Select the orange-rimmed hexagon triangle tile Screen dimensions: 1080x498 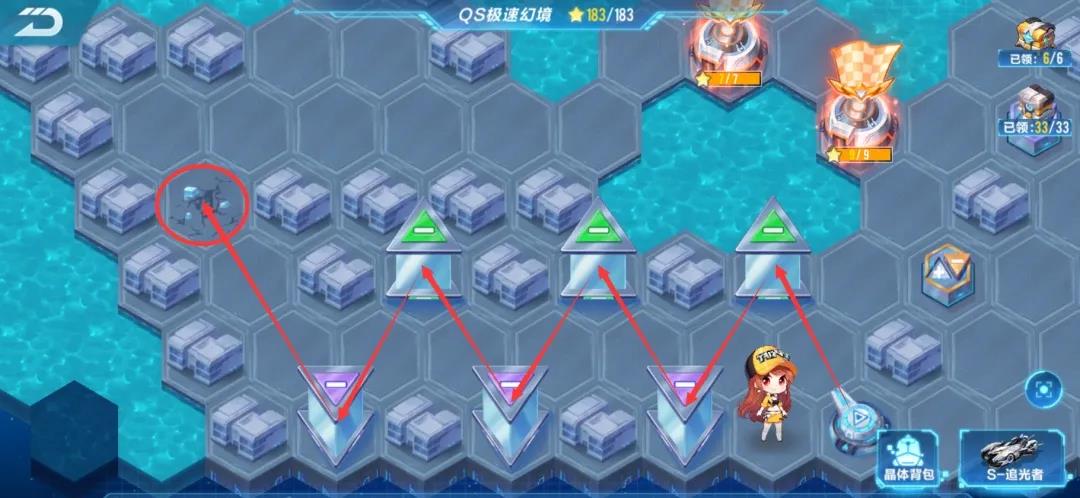947,271
